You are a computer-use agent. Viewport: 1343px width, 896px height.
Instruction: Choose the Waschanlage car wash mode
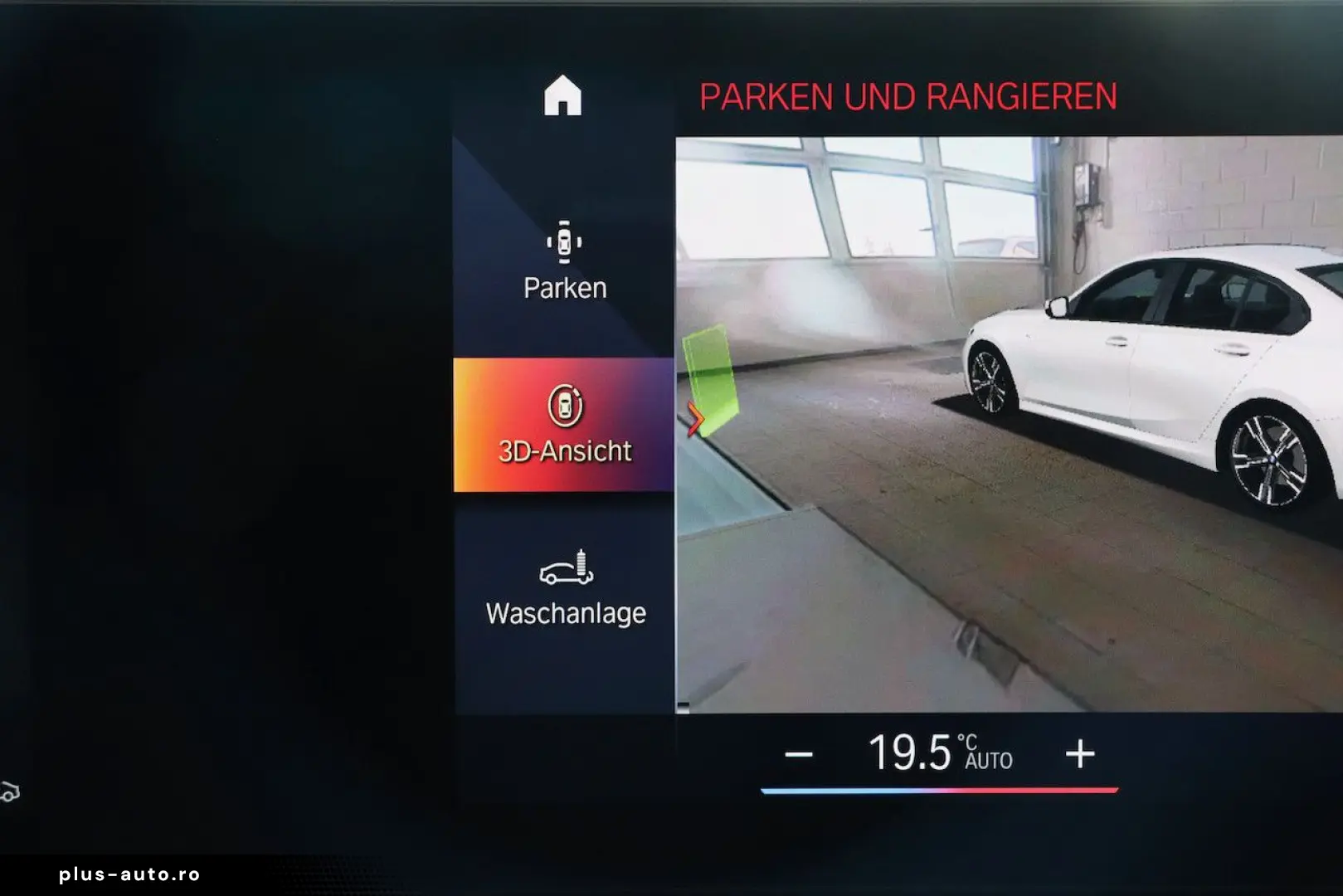coord(565,587)
